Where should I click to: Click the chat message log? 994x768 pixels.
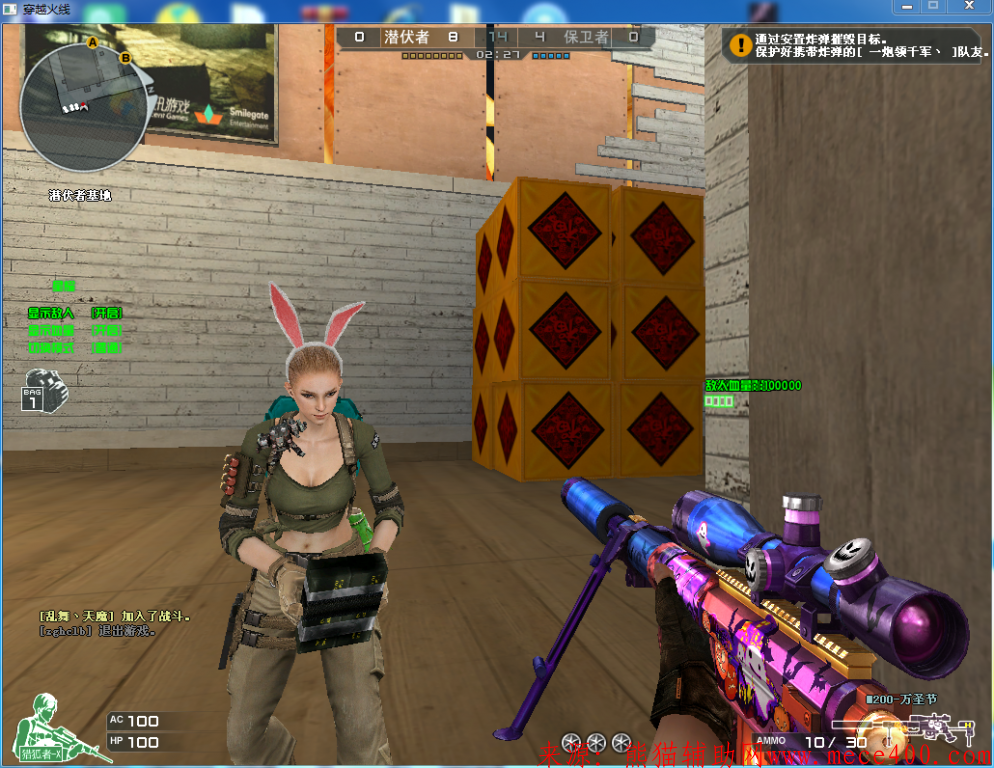(x=115, y=623)
